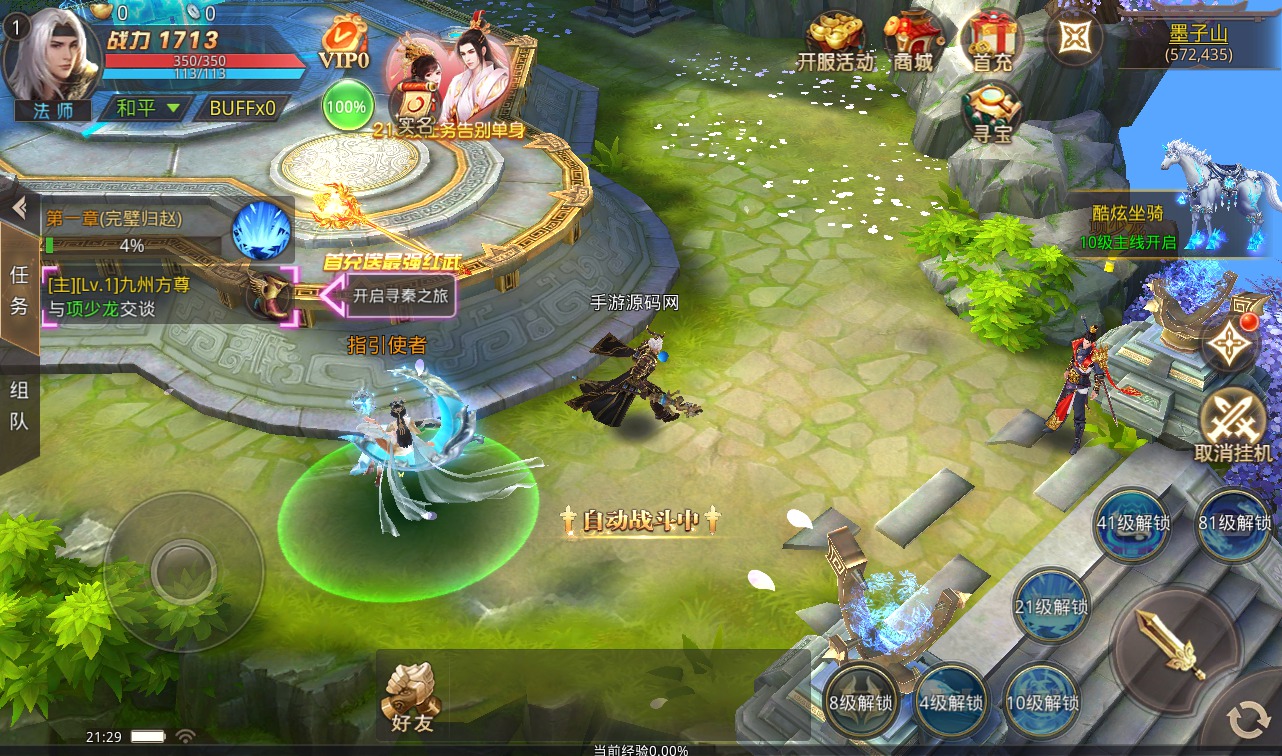Tap the 8级解锁 locked skill slot

861,701
